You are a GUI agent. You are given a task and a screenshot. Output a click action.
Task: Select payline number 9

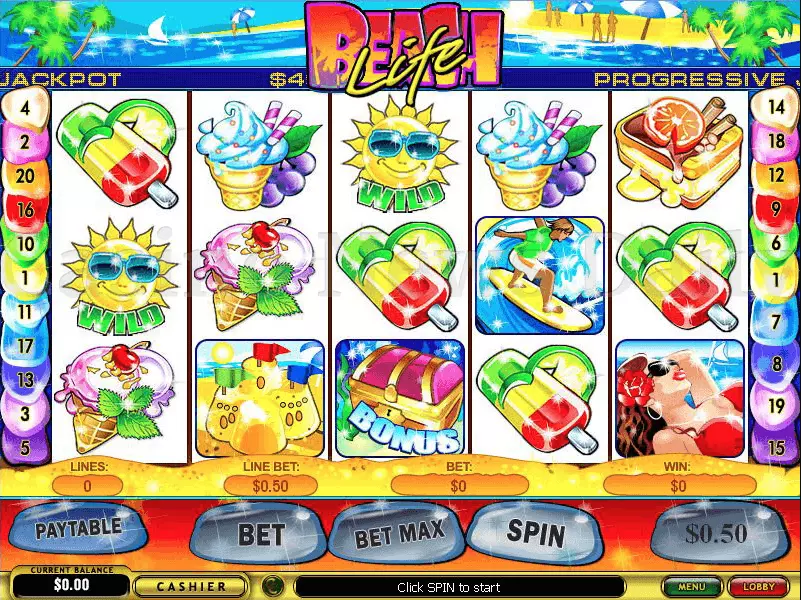[x=777, y=209]
